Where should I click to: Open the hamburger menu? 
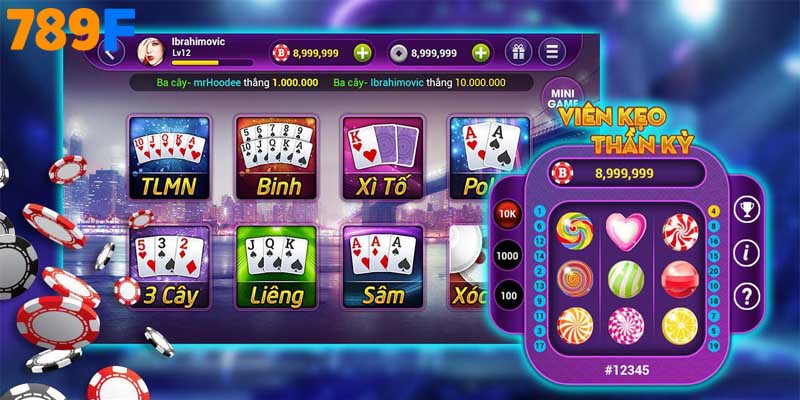[x=551, y=52]
